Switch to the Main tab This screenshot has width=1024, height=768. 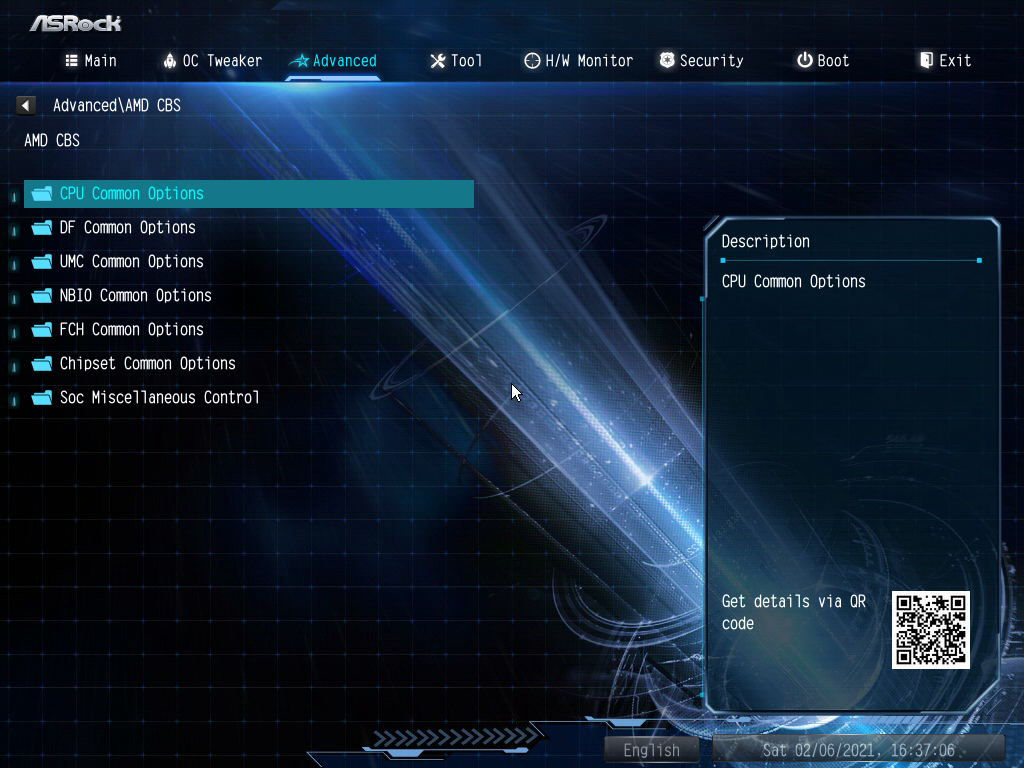pyautogui.click(x=91, y=61)
